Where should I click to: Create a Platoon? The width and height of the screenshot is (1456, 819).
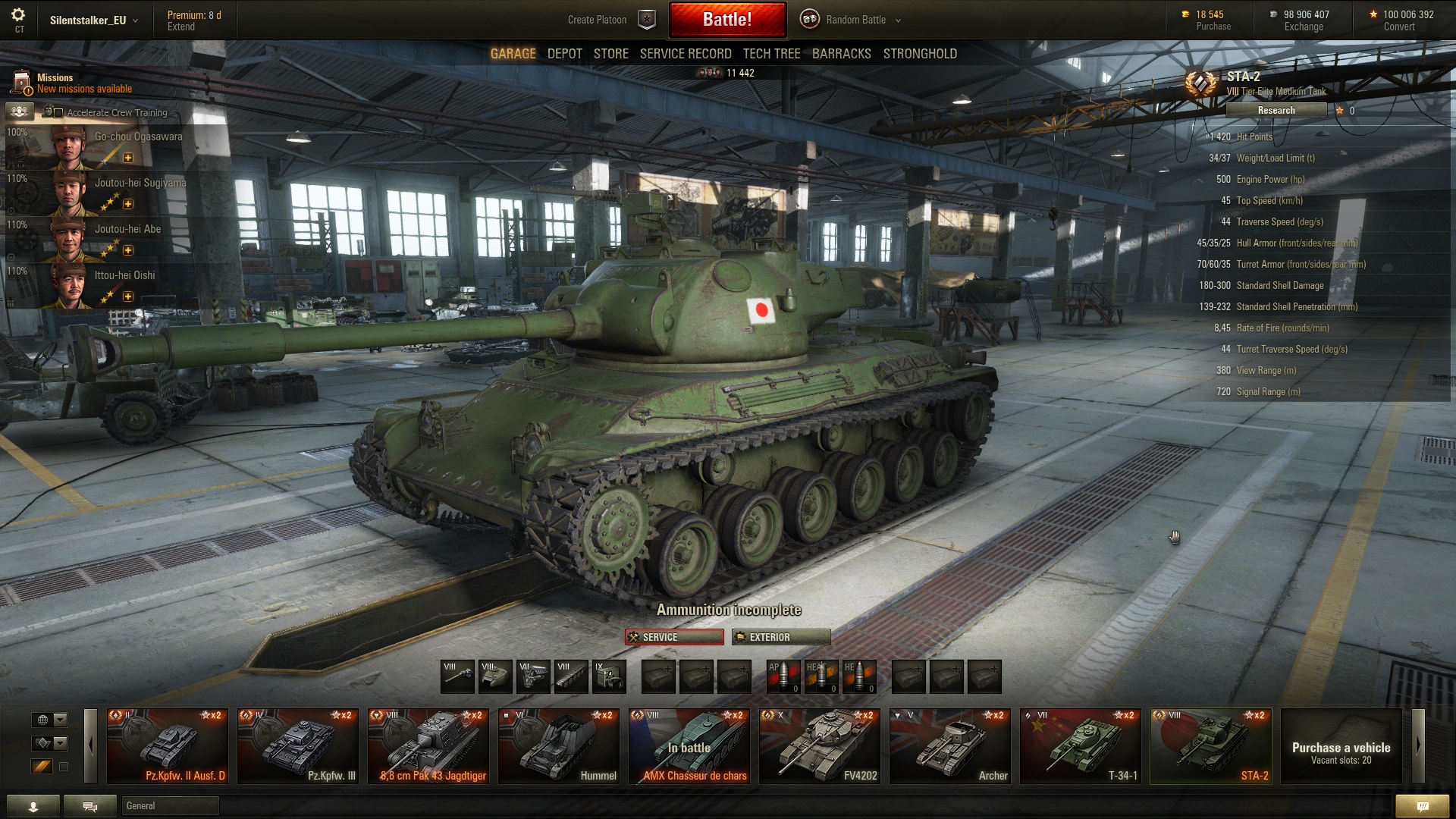(610, 20)
